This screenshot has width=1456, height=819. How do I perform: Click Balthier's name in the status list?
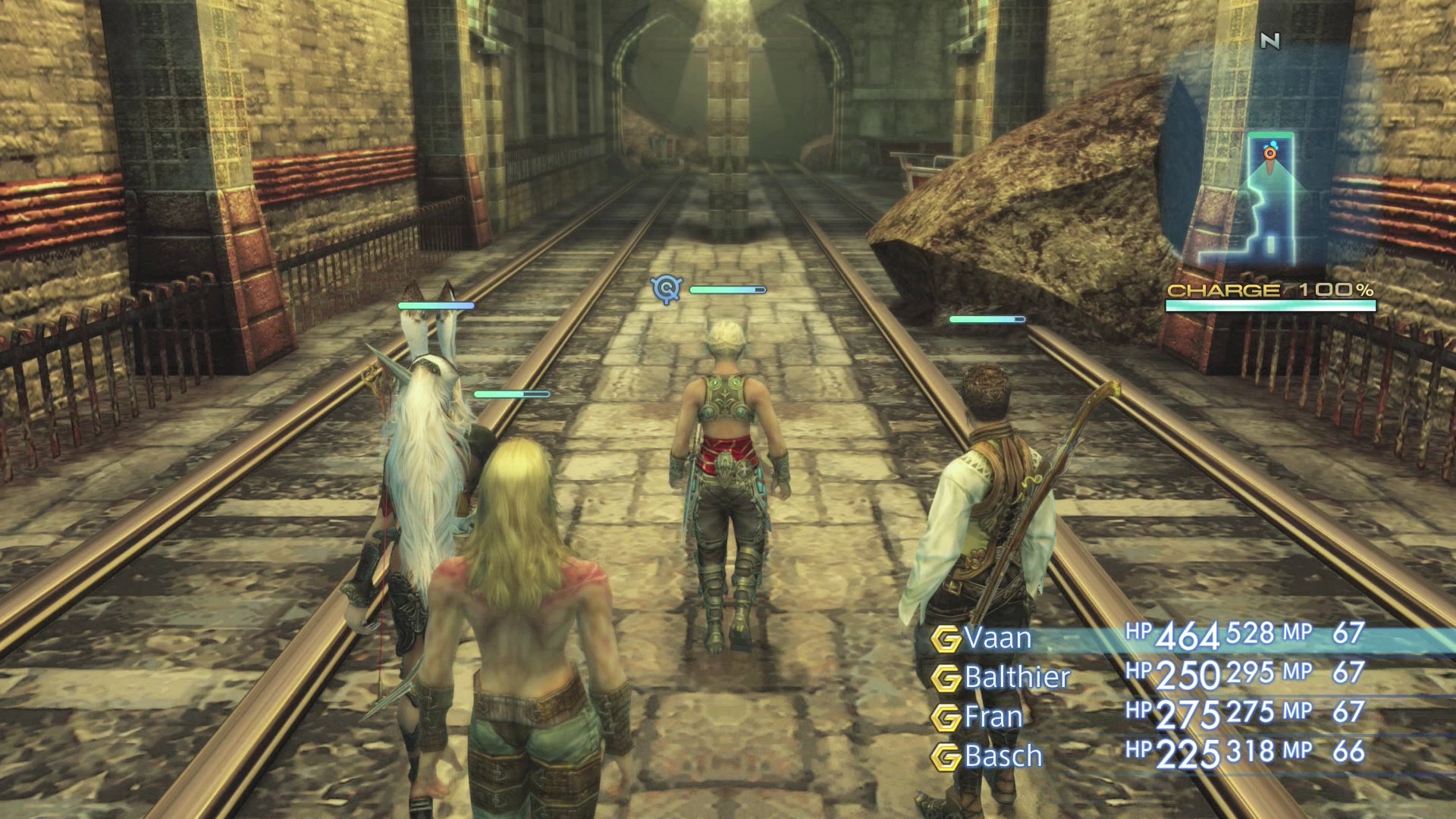click(1016, 678)
